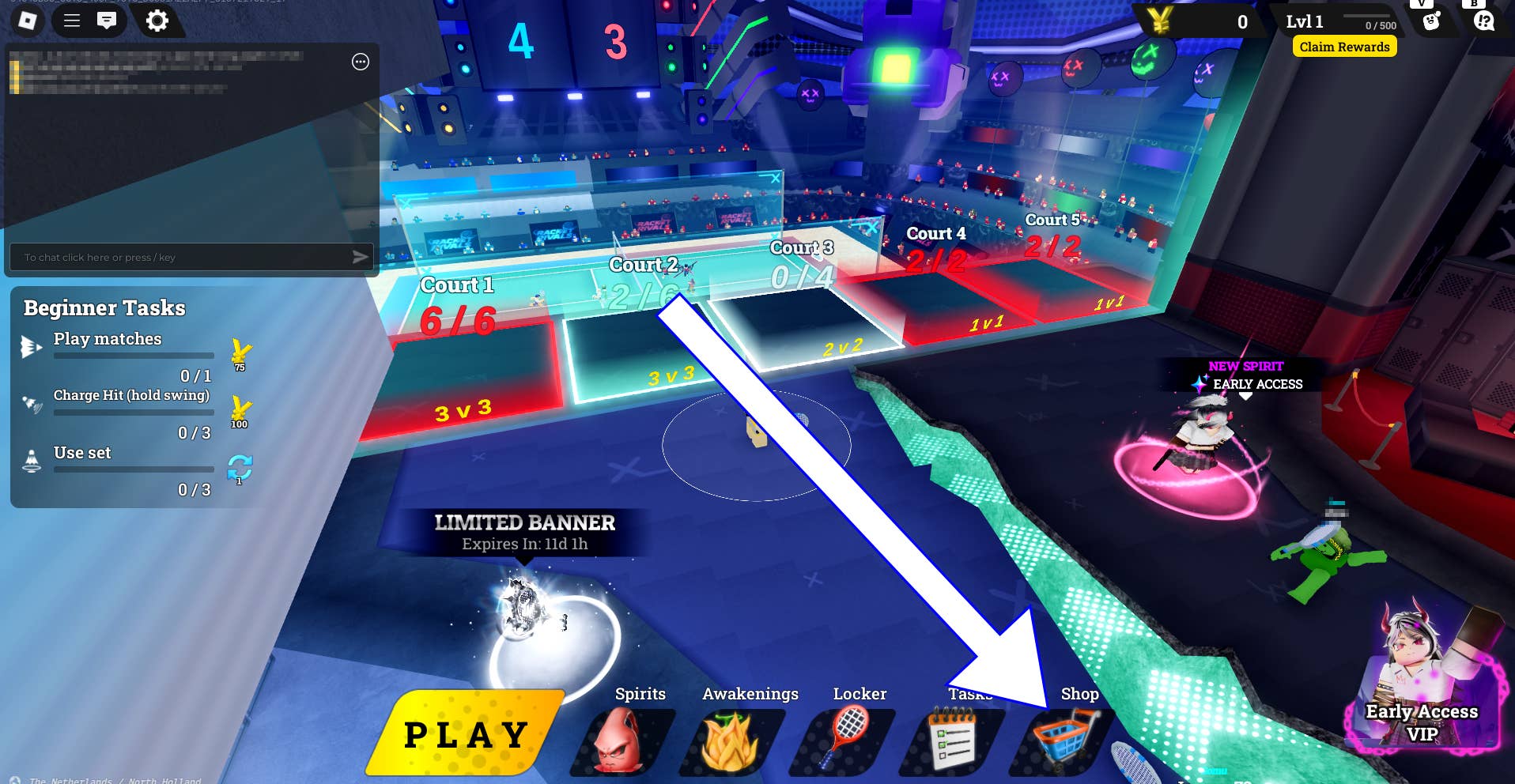Image resolution: width=1515 pixels, height=784 pixels.
Task: Open the Tasks clipboard menu
Action: [952, 739]
